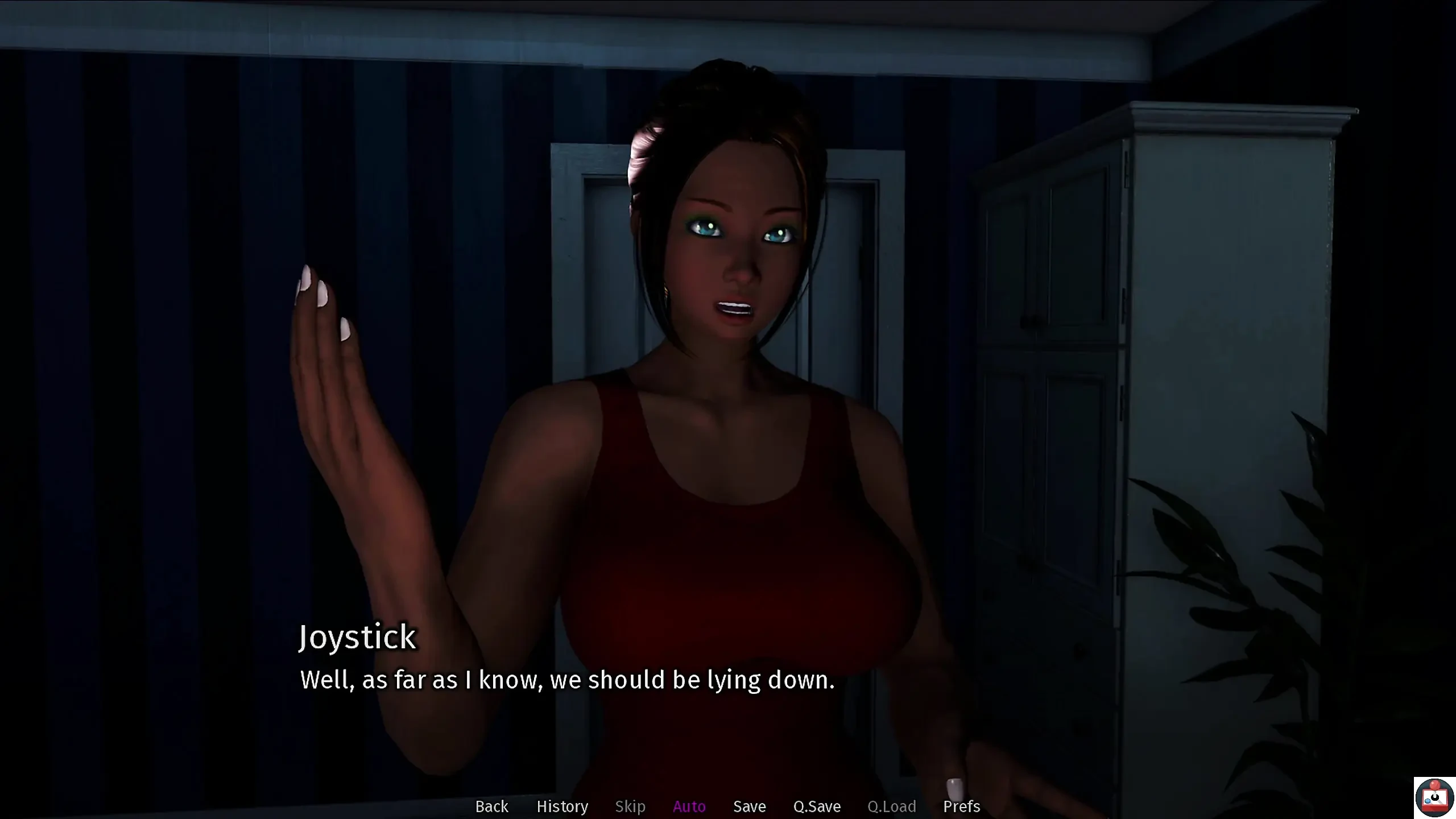This screenshot has width=1456, height=819.
Task: Open the dialogue History
Action: [562, 806]
